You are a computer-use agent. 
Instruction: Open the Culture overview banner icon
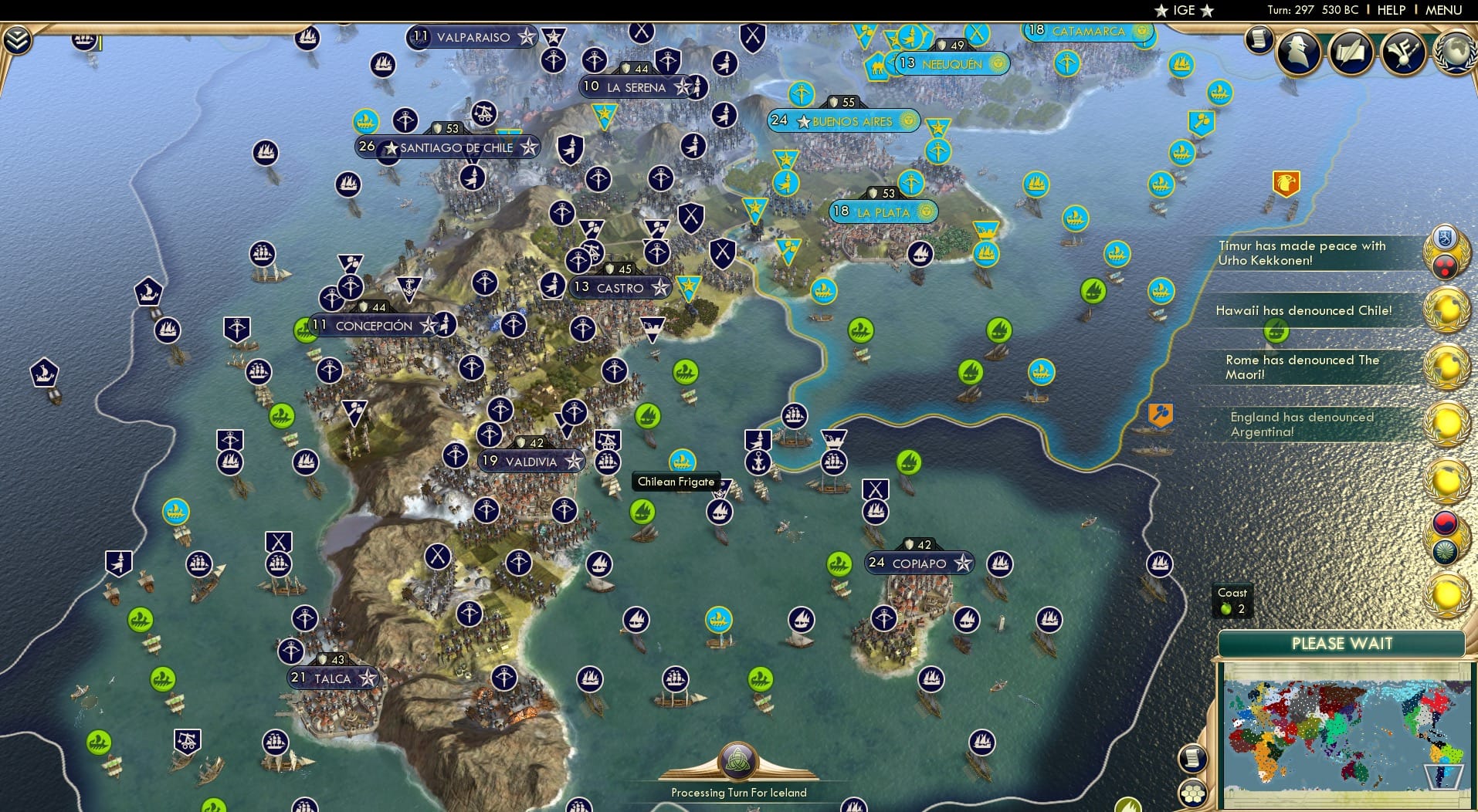[1402, 51]
